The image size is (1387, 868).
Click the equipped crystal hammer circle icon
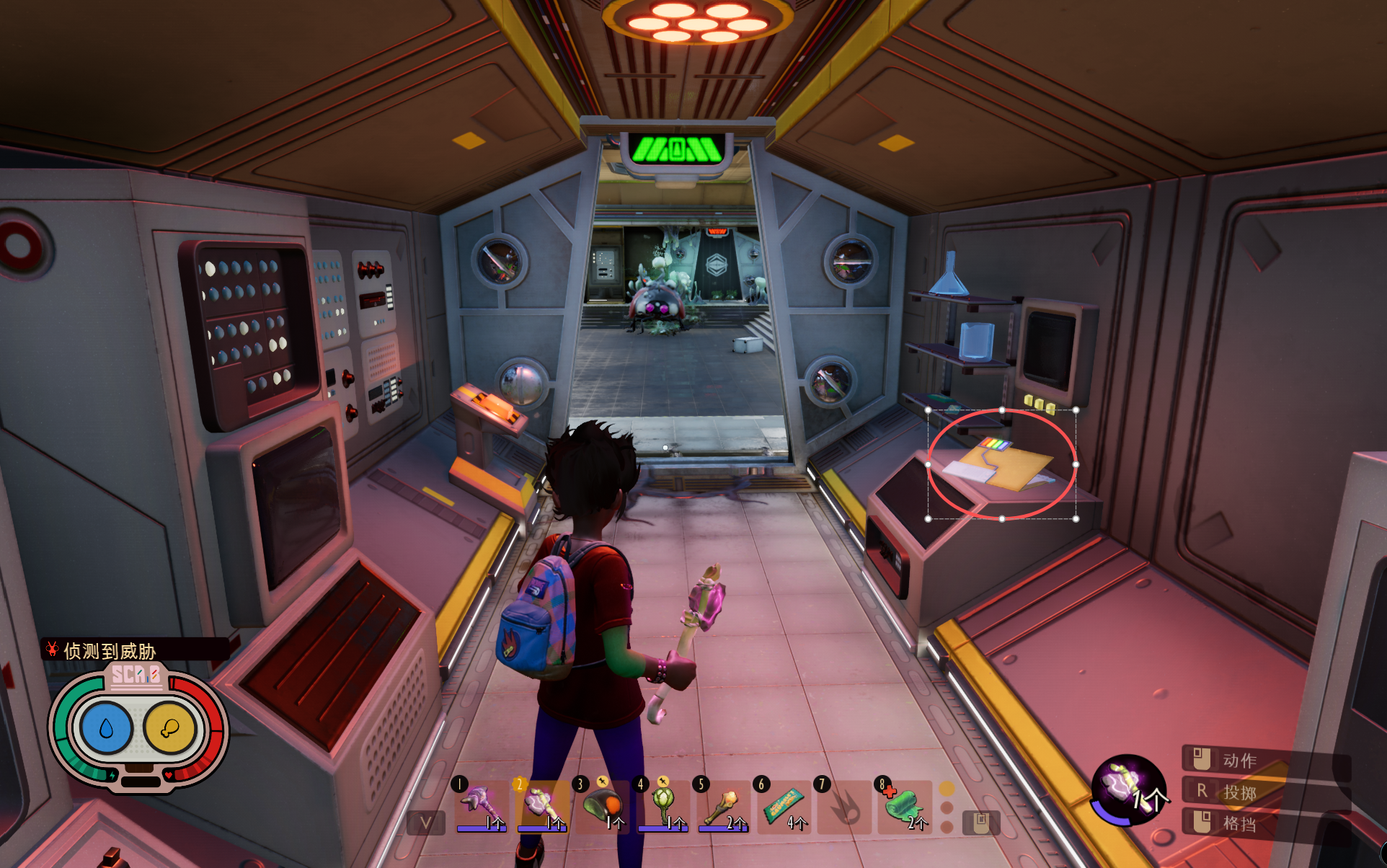[x=1127, y=789]
